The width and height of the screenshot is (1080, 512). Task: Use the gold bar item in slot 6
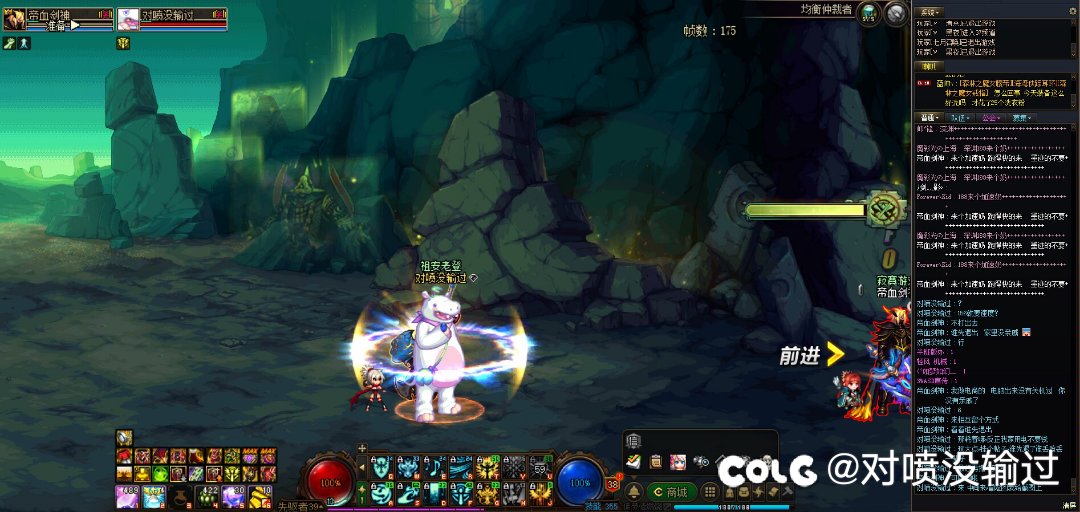(258, 495)
